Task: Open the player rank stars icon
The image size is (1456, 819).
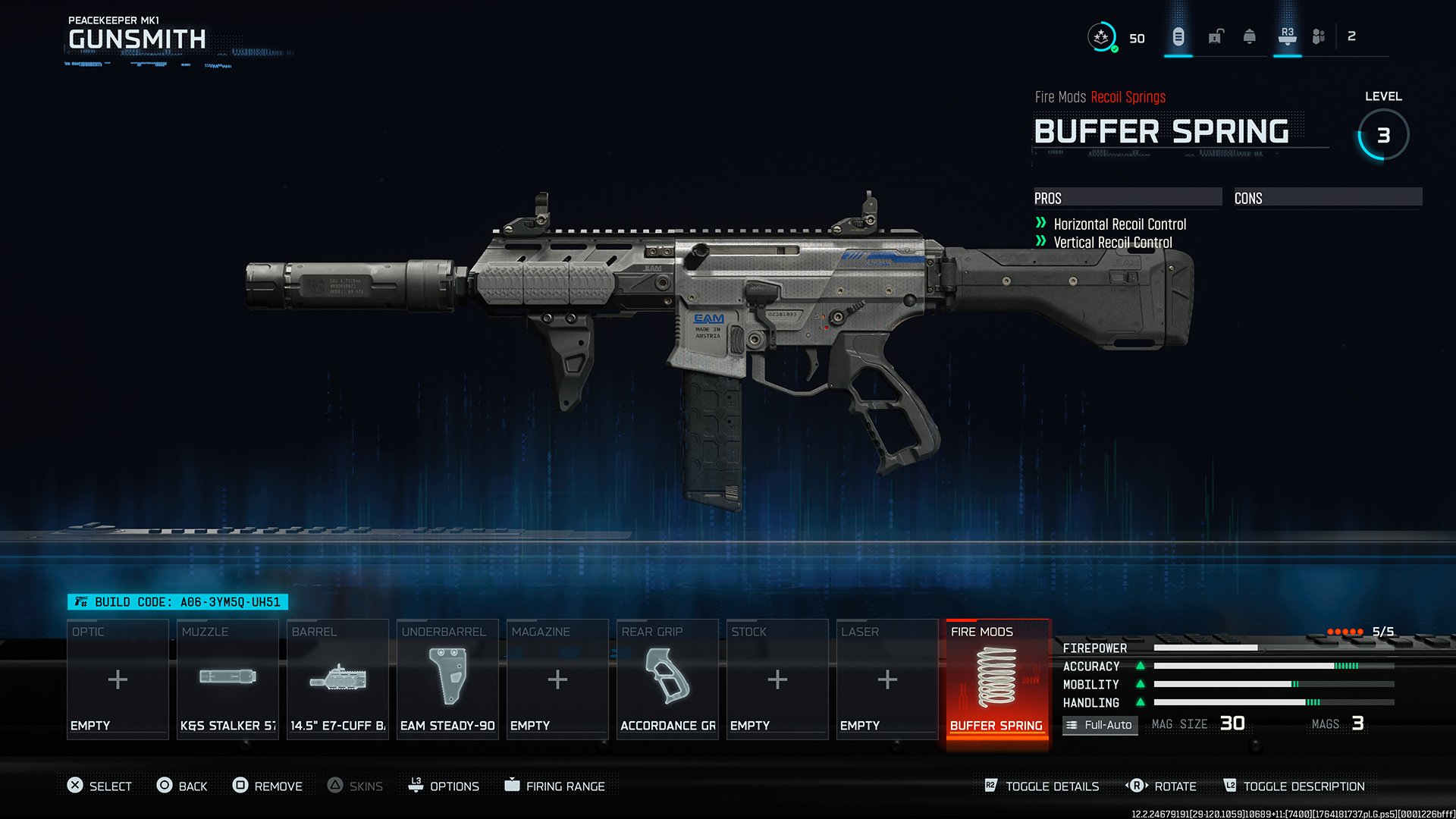Action: (1101, 36)
